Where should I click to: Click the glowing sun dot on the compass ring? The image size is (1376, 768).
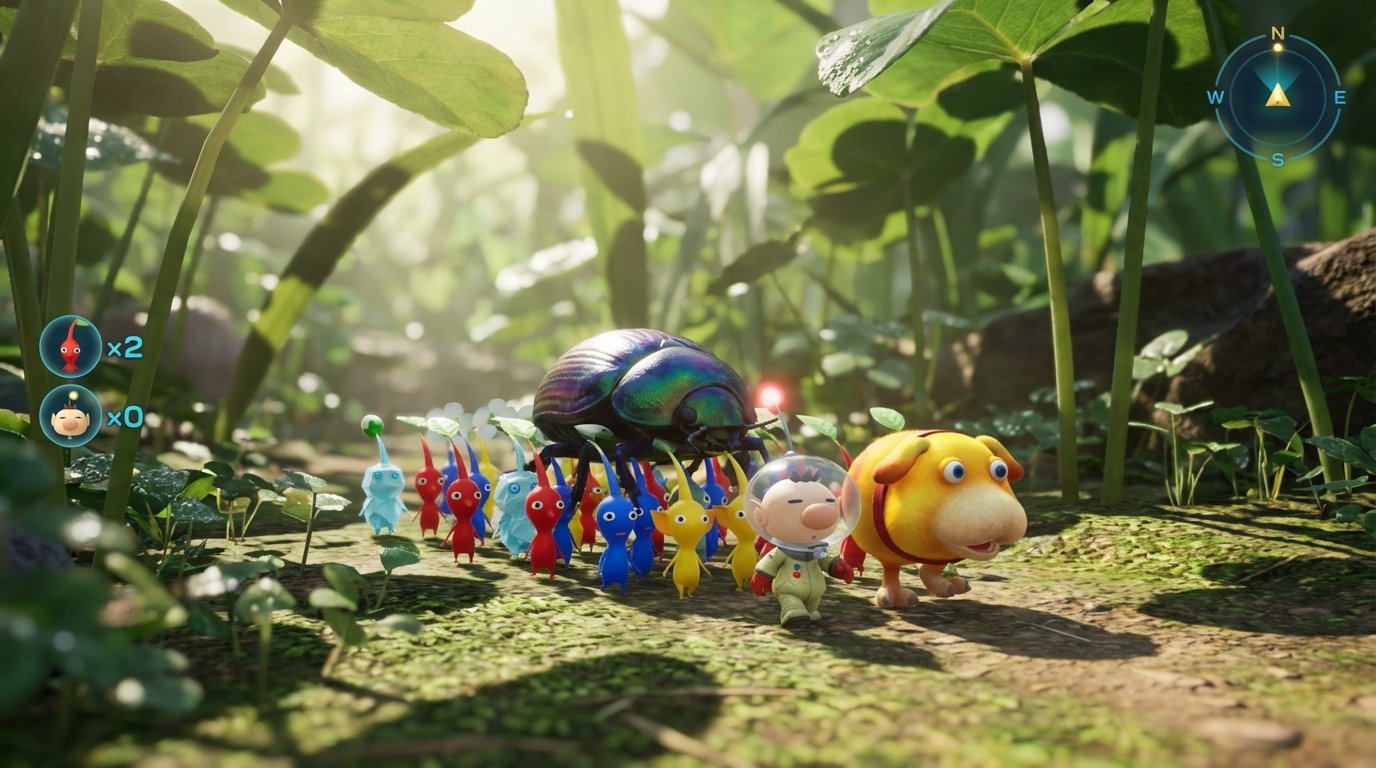[1278, 47]
